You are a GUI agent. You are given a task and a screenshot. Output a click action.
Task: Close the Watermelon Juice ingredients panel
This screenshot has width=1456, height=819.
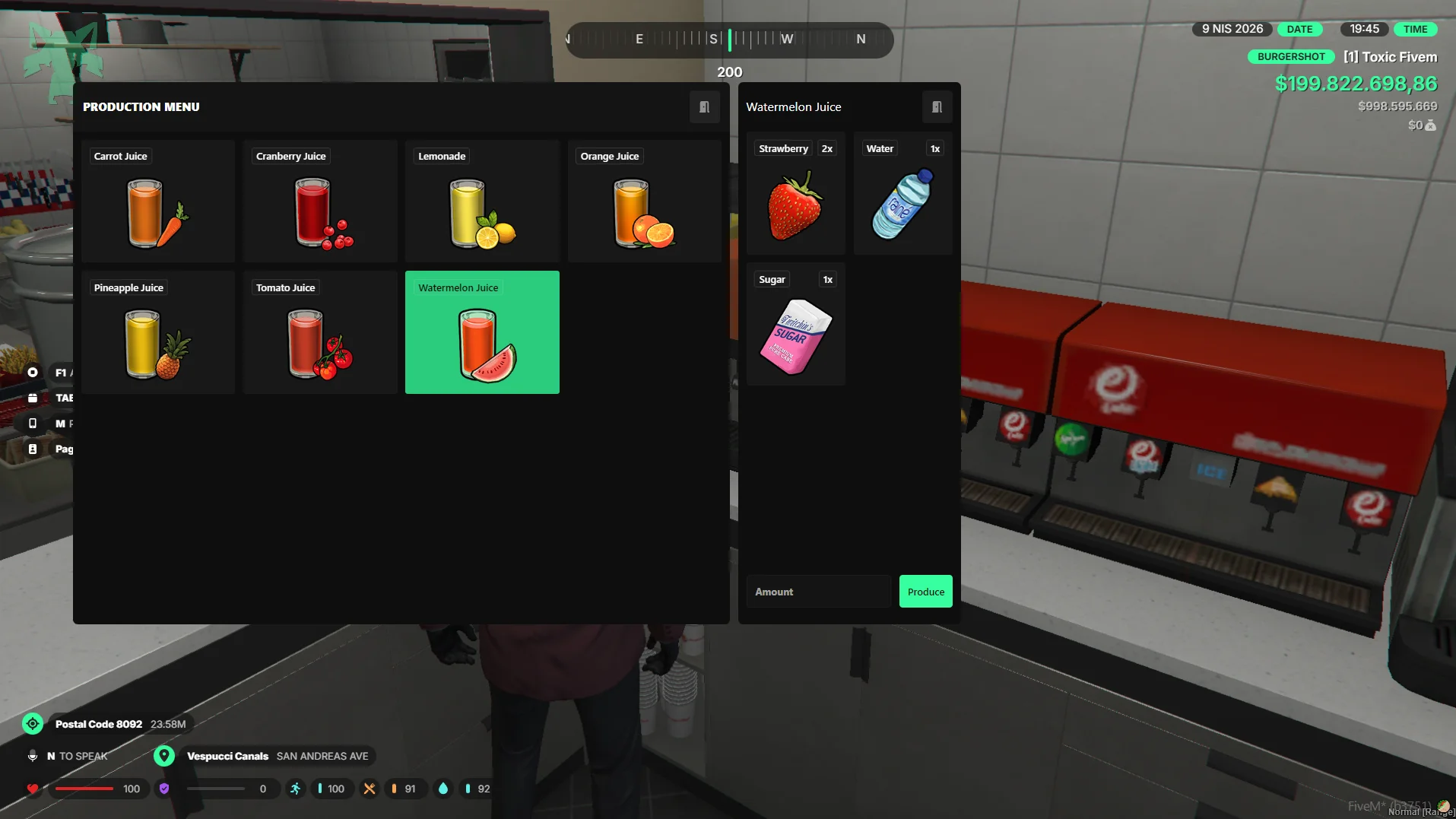pyautogui.click(x=937, y=107)
